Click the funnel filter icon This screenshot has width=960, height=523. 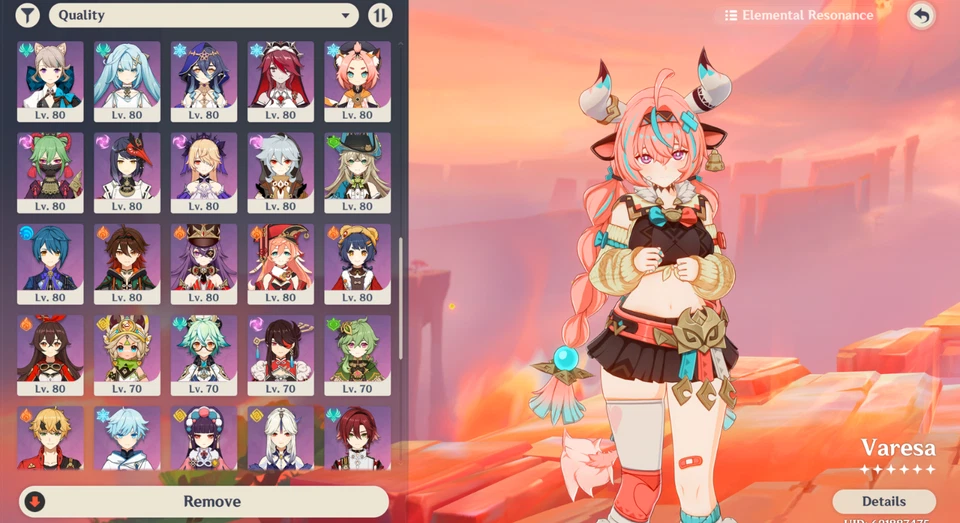click(x=28, y=15)
